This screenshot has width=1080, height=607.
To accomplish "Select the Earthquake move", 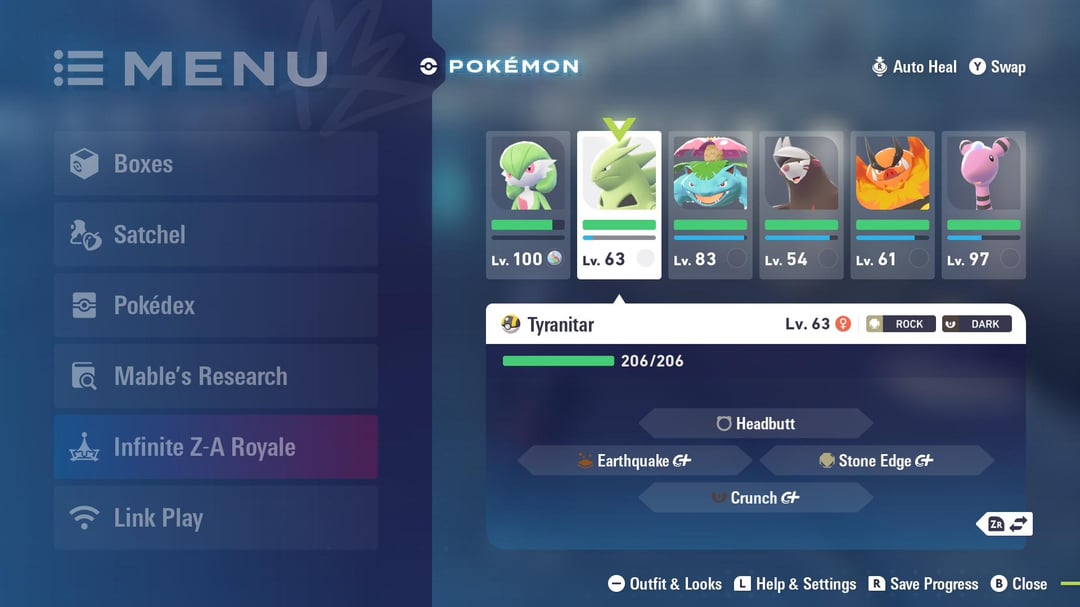I will point(634,461).
